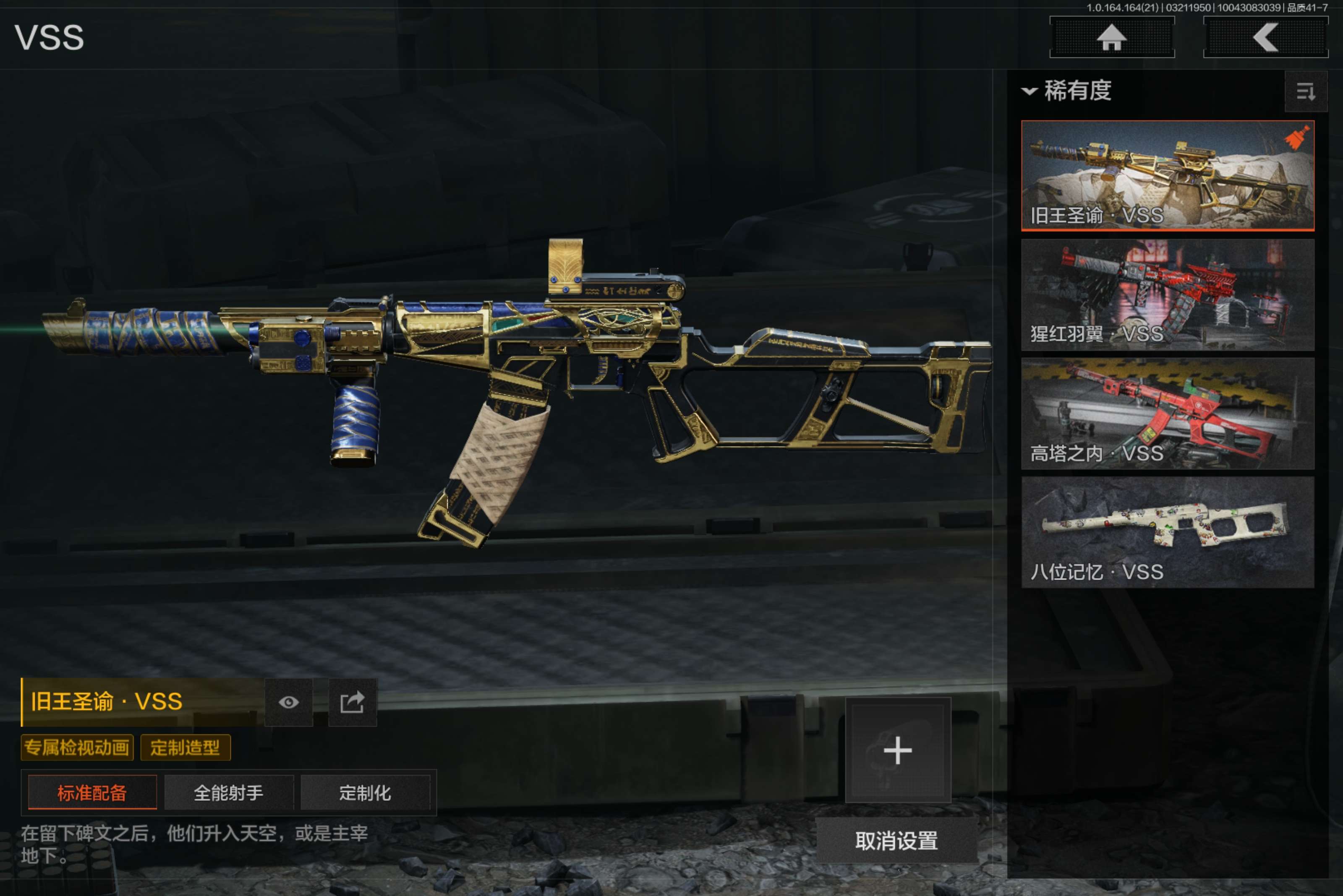Select the 旧王圣谕 · VSS skin thumbnail

(1167, 175)
